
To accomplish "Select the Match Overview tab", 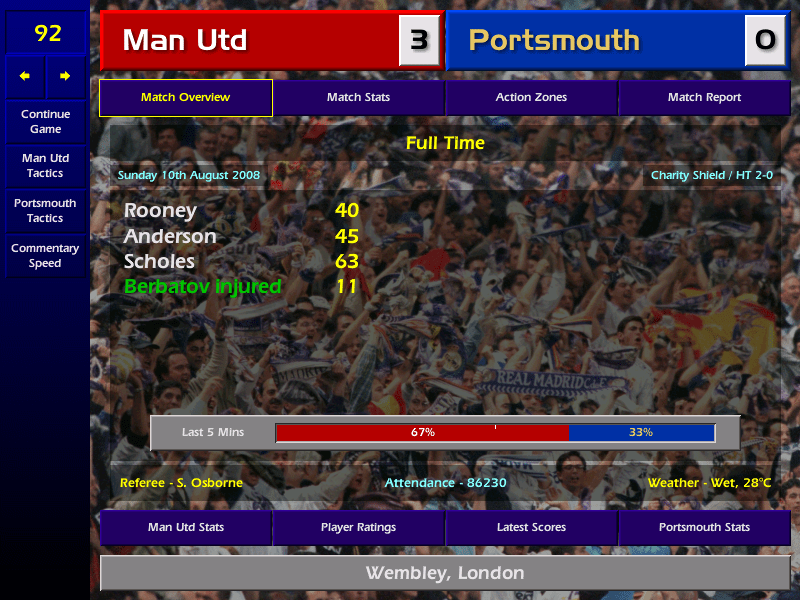I will pyautogui.click(x=186, y=98).
